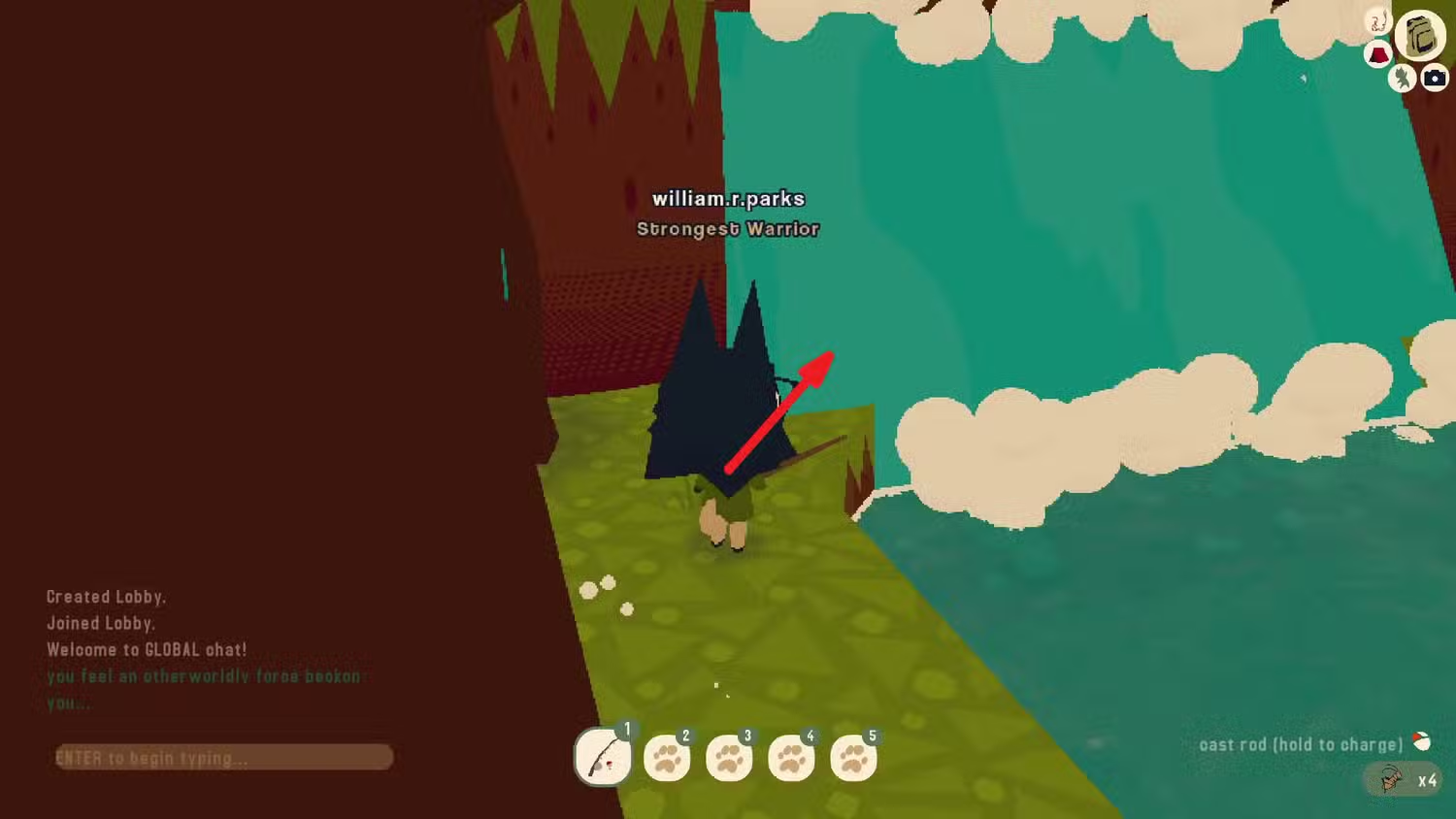Open the backpack inventory
1456x819 pixels.
1420,37
